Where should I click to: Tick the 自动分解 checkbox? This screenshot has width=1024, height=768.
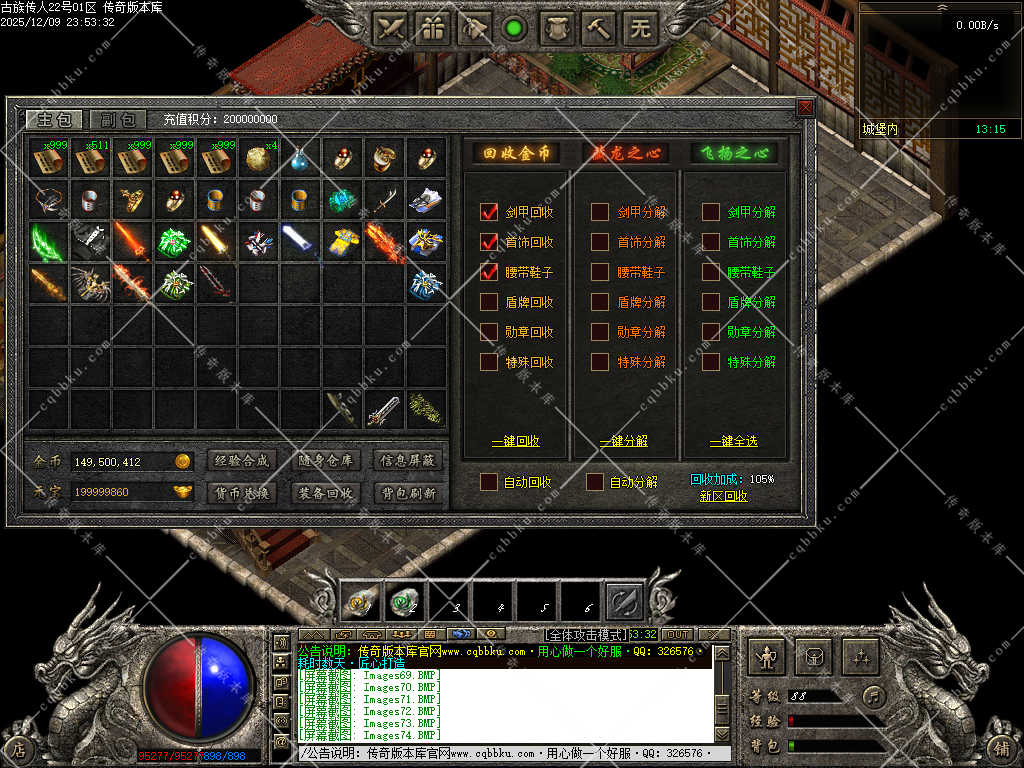(596, 482)
